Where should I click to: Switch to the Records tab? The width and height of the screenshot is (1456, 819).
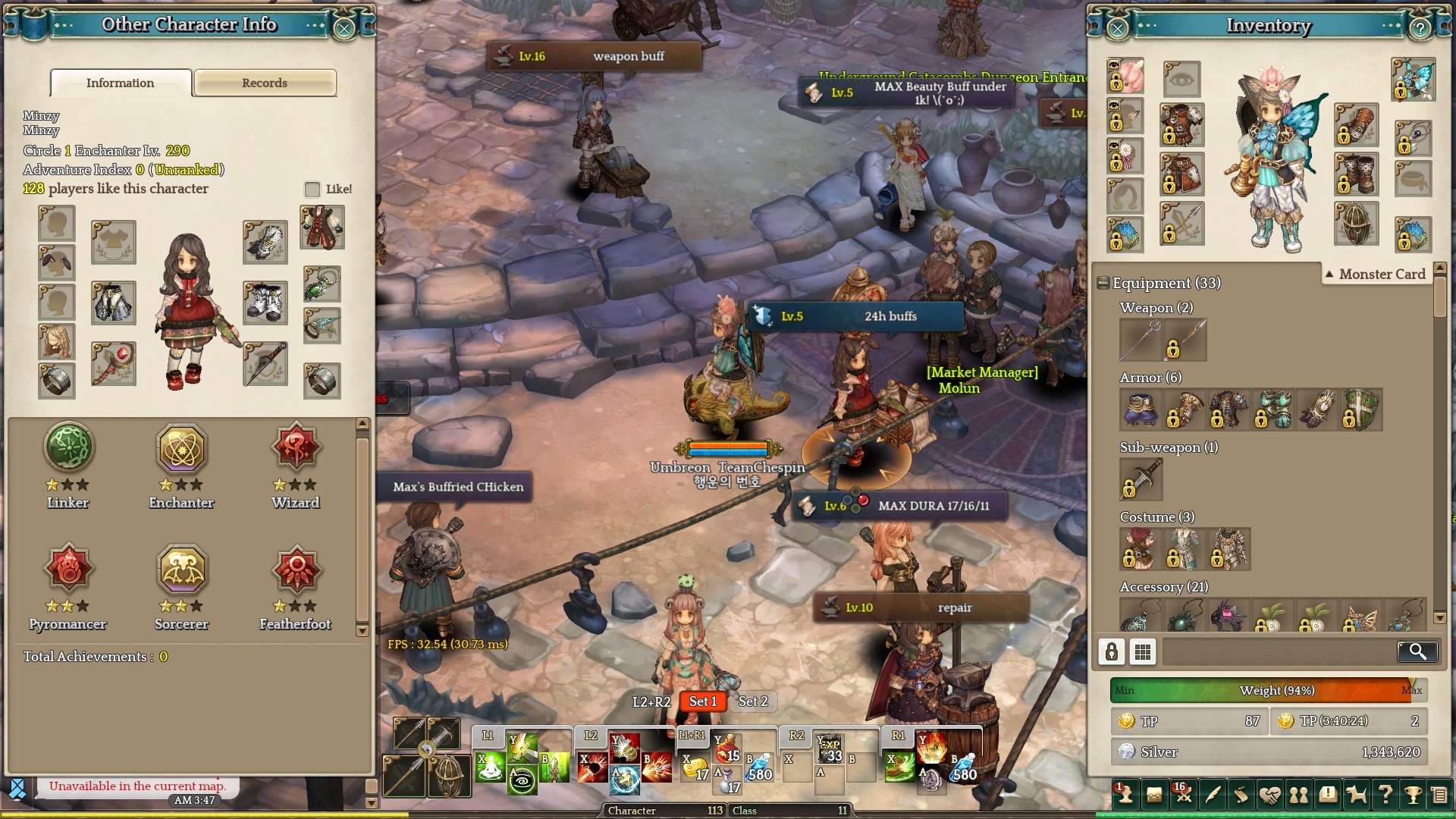265,83
